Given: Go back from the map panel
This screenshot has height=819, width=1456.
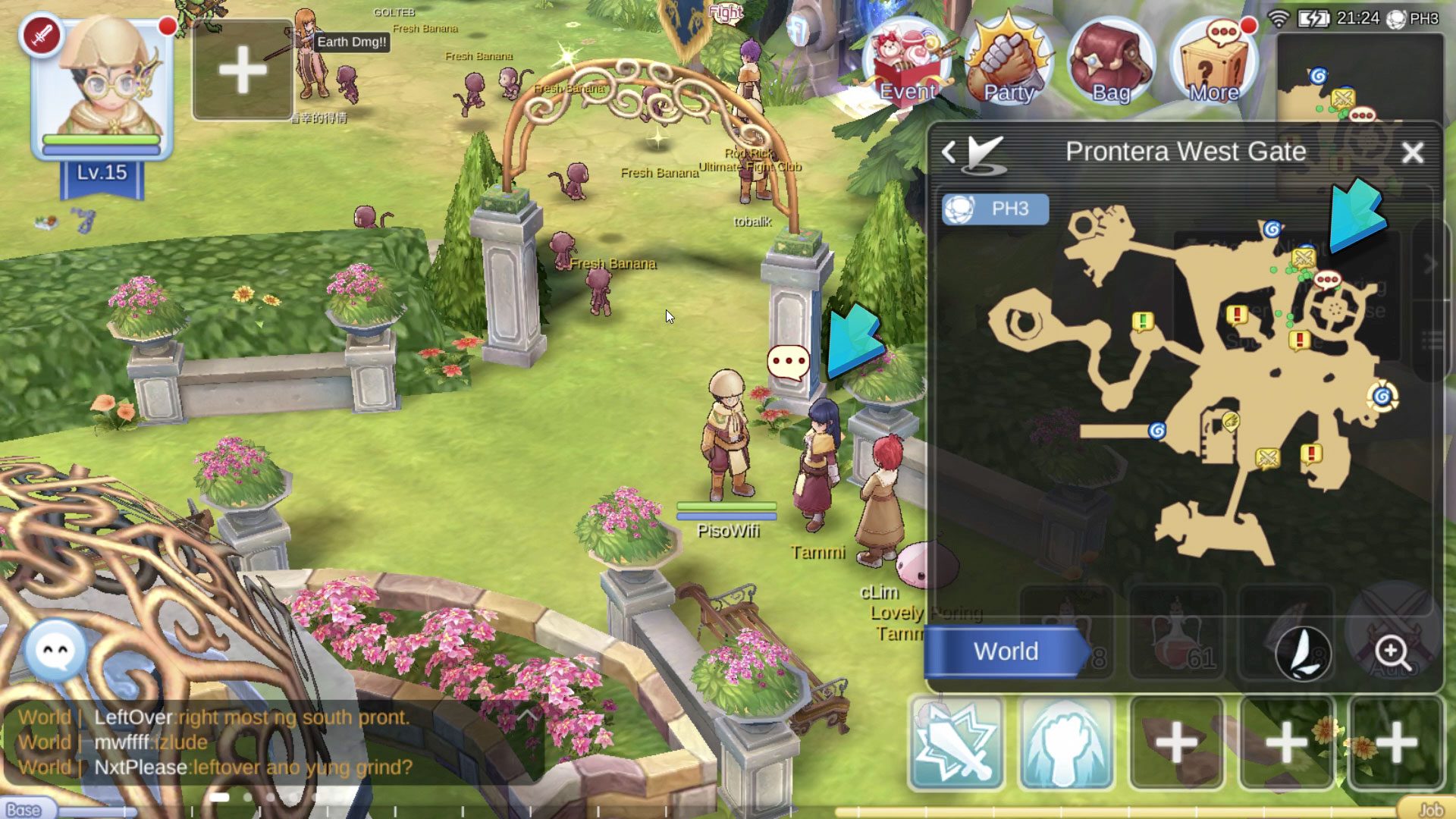Looking at the screenshot, I should tap(949, 152).
